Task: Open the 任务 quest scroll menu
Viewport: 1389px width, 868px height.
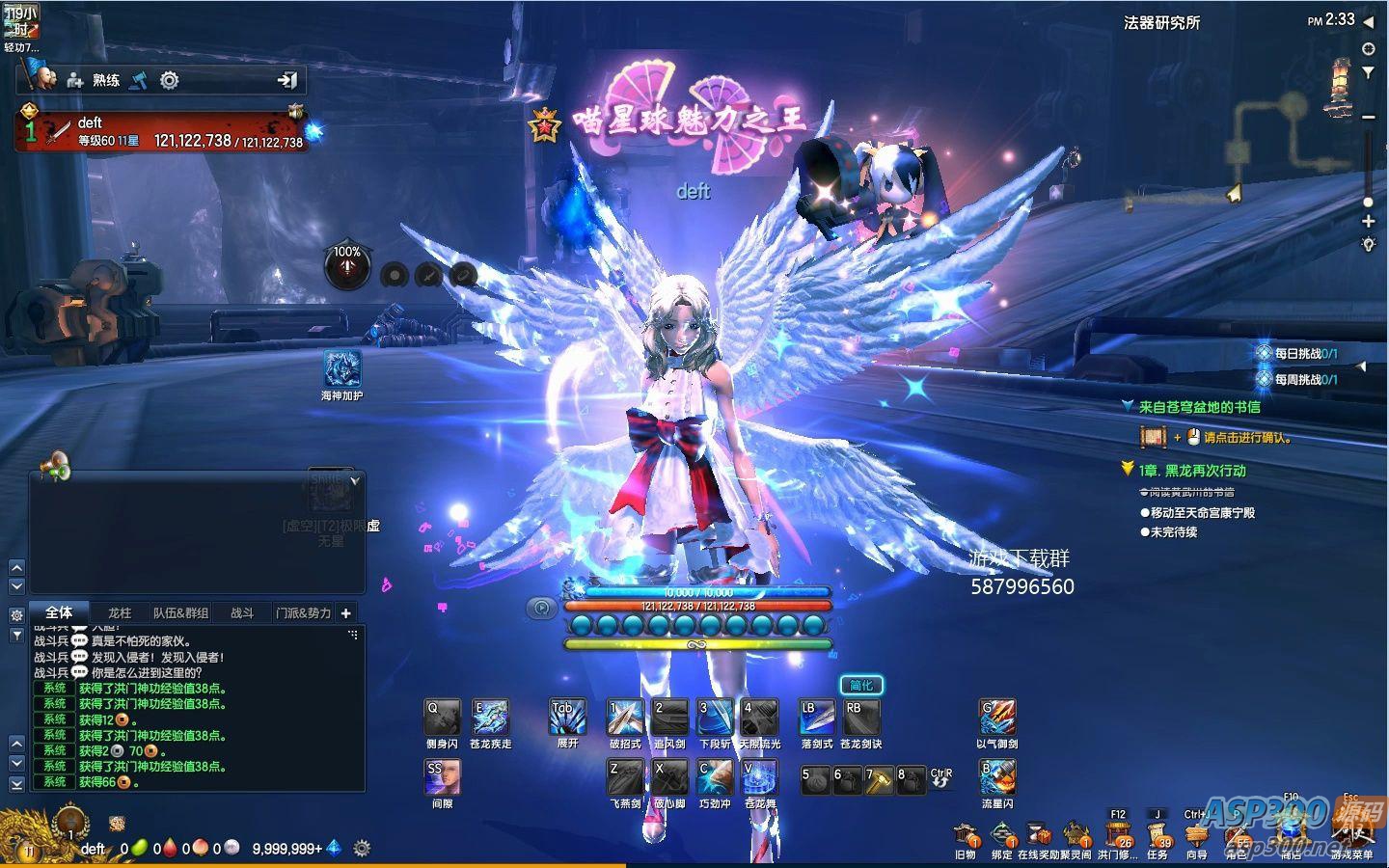Action: 1157,835
